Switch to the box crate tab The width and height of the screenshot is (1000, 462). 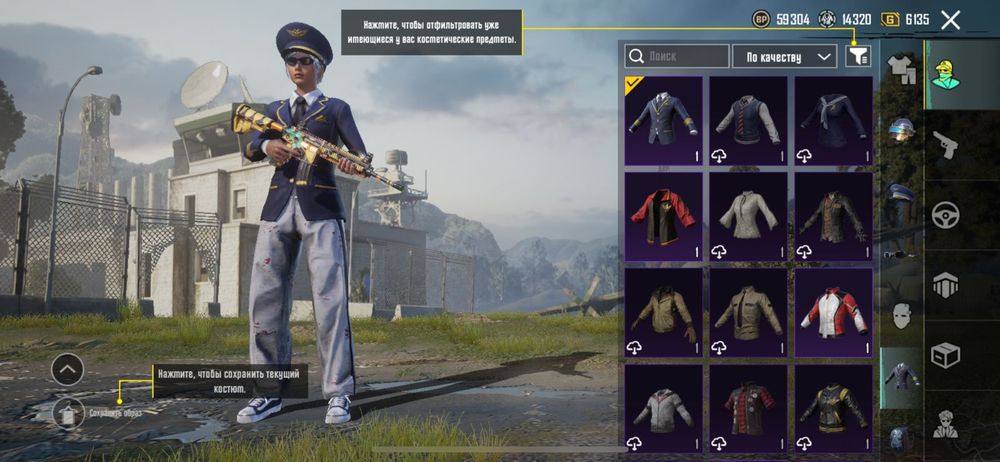tap(947, 355)
